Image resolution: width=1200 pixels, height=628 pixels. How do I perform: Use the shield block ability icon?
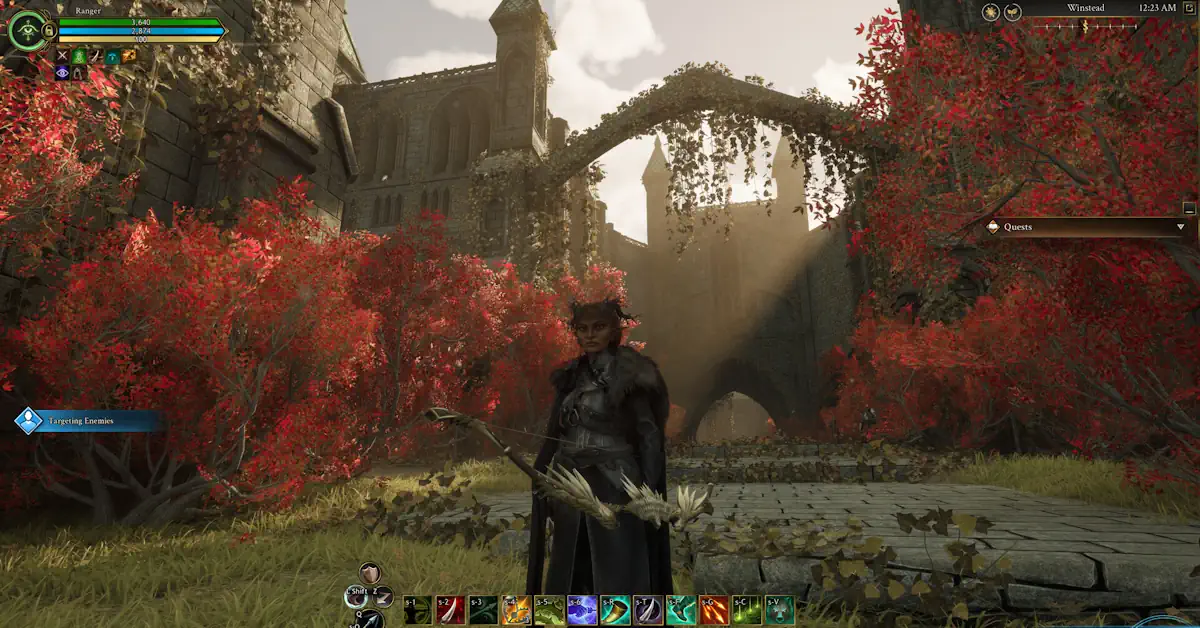[370, 574]
